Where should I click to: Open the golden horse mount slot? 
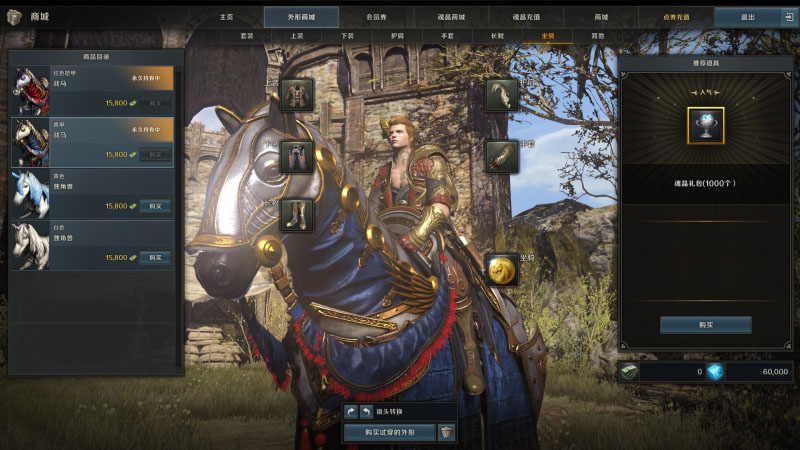tap(502, 269)
